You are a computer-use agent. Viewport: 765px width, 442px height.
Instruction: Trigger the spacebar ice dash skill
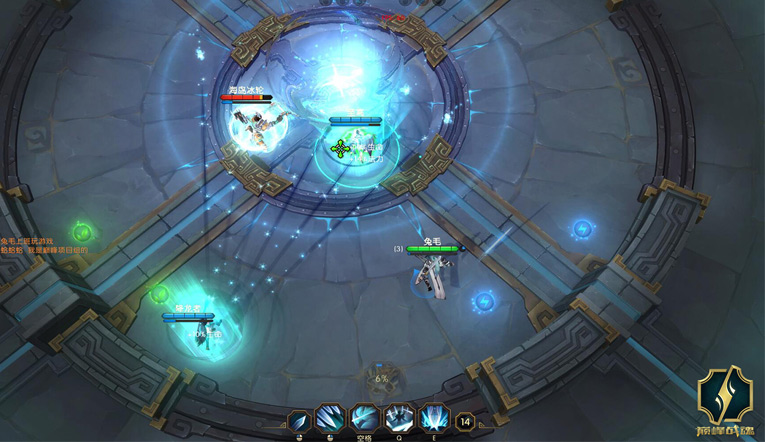pyautogui.click(x=365, y=420)
